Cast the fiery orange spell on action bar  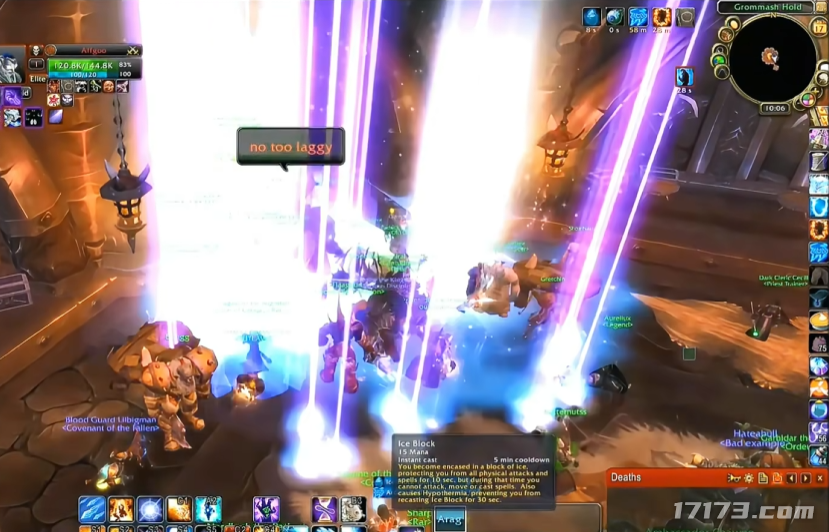click(x=121, y=509)
